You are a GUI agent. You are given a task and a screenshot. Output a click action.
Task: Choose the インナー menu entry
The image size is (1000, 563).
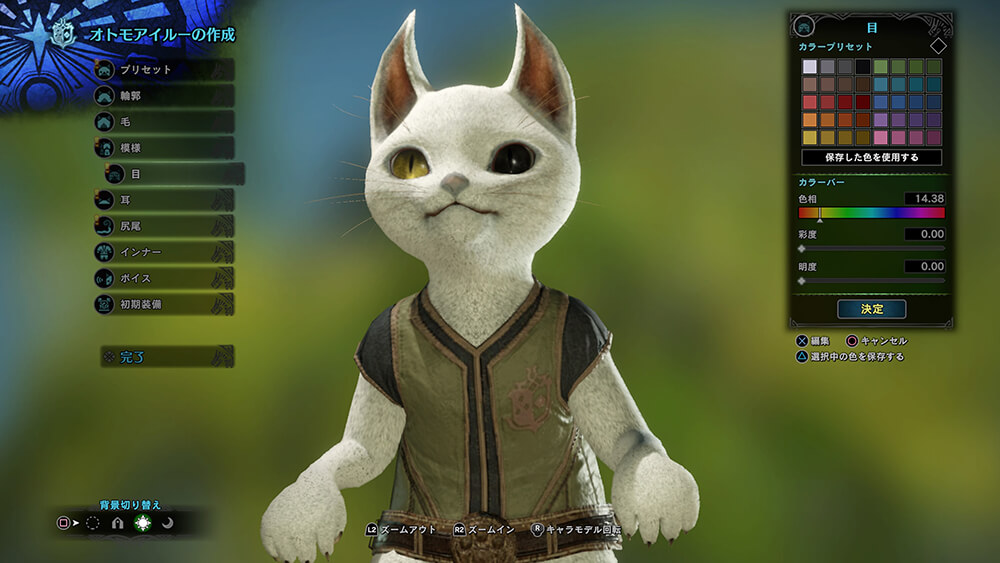(163, 252)
